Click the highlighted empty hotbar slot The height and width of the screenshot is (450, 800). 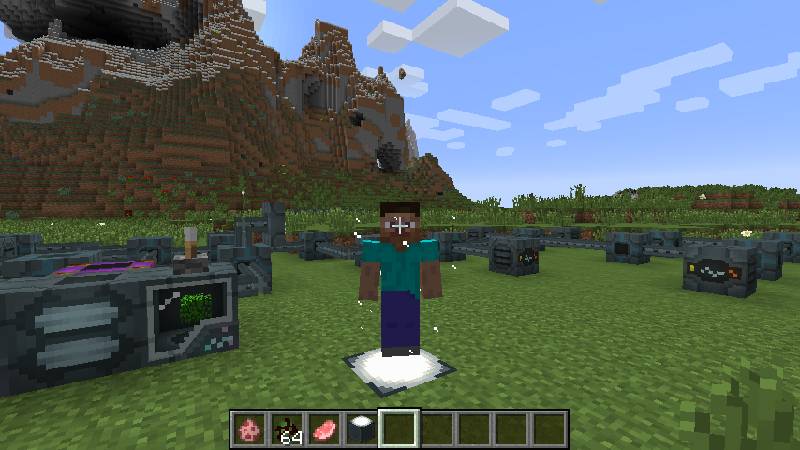(x=399, y=429)
